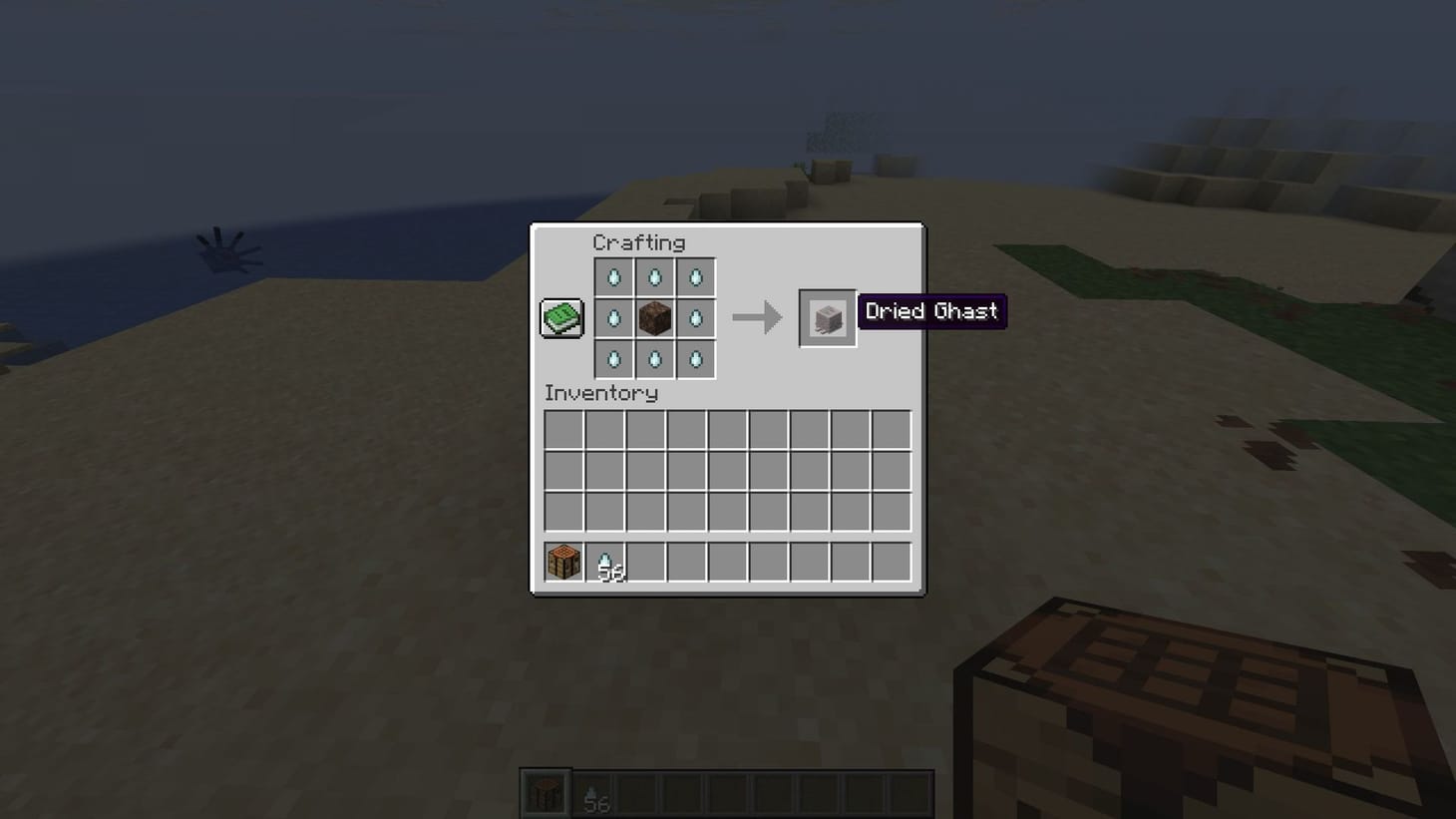This screenshot has height=819, width=1456.
Task: Click the ghast tear in the top-middle slot
Action: (654, 278)
